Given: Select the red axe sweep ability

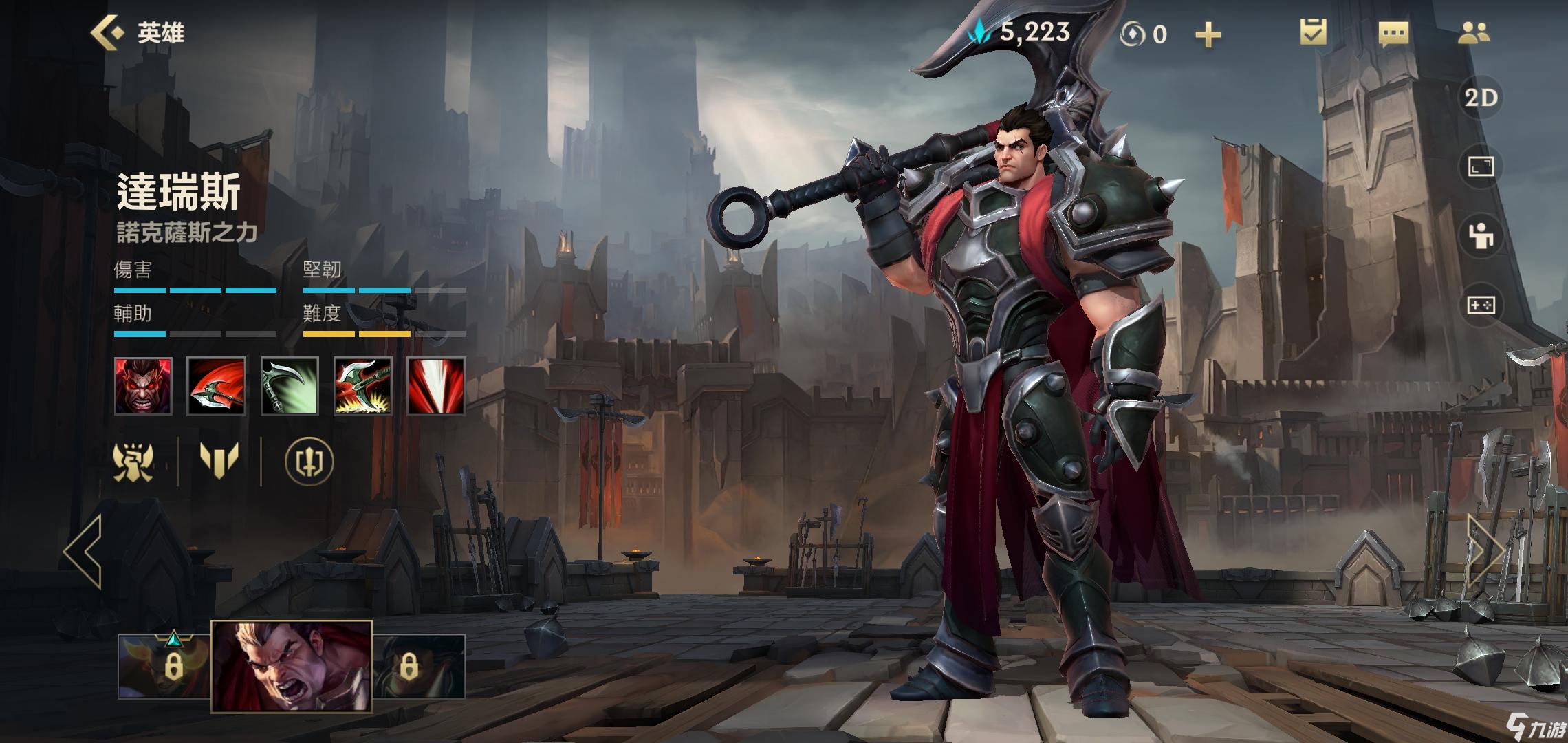Looking at the screenshot, I should 216,386.
